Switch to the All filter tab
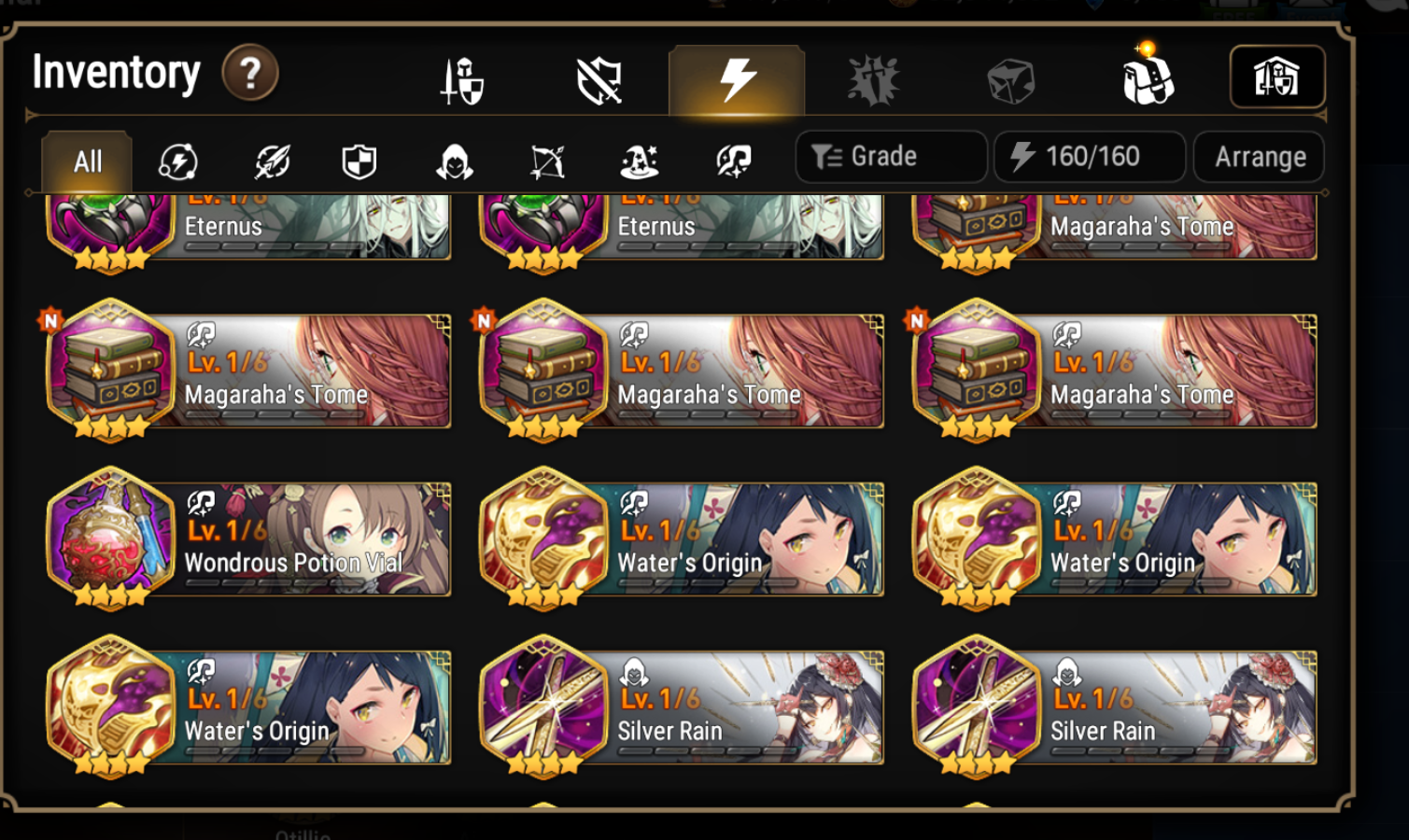This screenshot has width=1409, height=840. click(x=87, y=161)
